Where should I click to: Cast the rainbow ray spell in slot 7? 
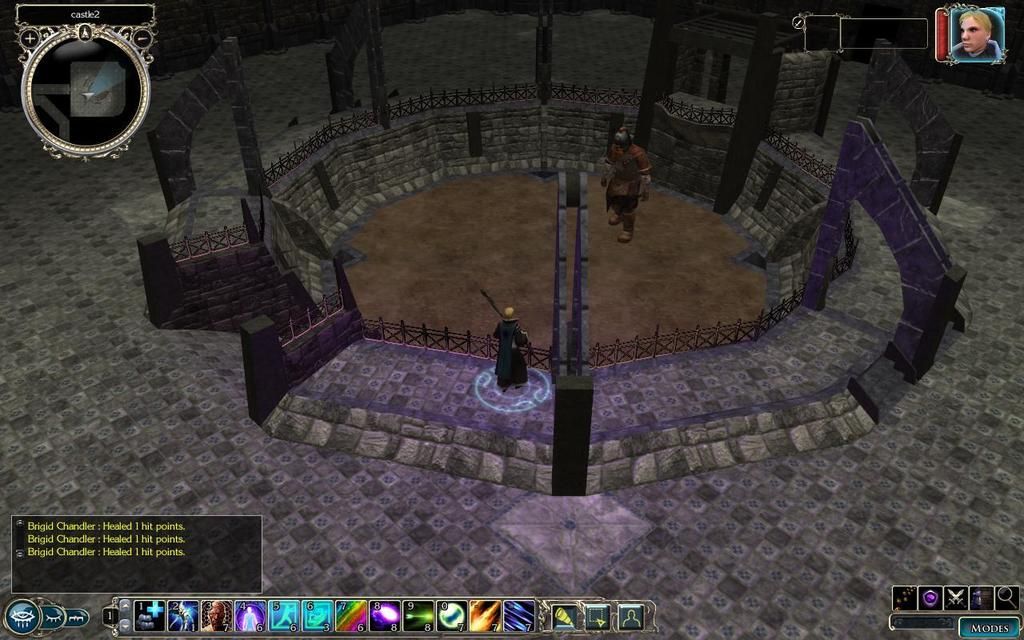(351, 615)
